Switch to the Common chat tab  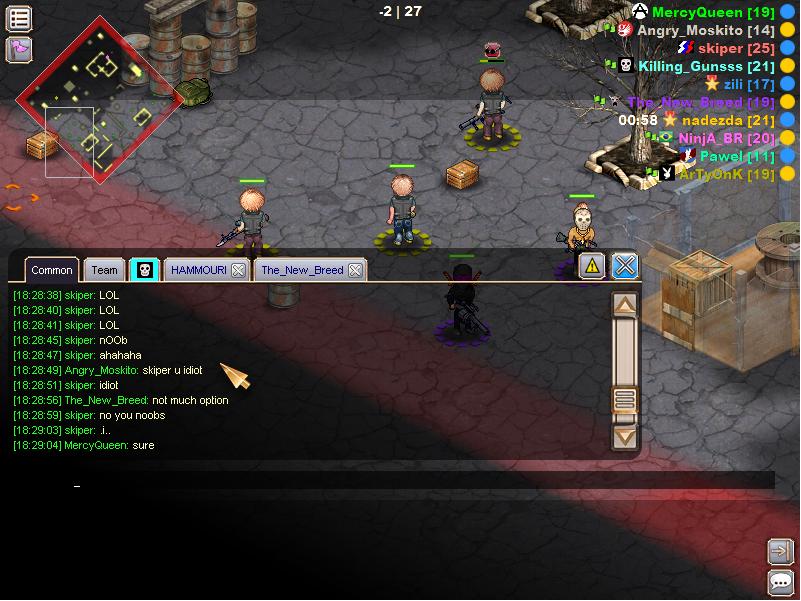(x=51, y=270)
